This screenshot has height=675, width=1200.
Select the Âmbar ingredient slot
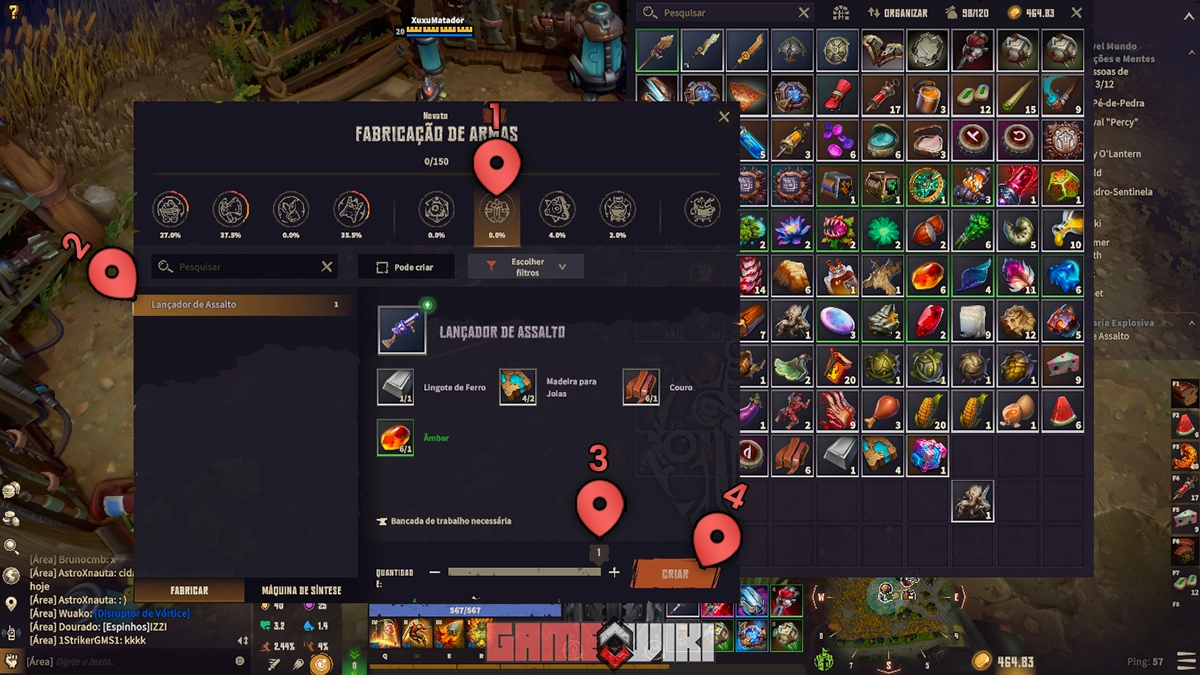pos(395,437)
